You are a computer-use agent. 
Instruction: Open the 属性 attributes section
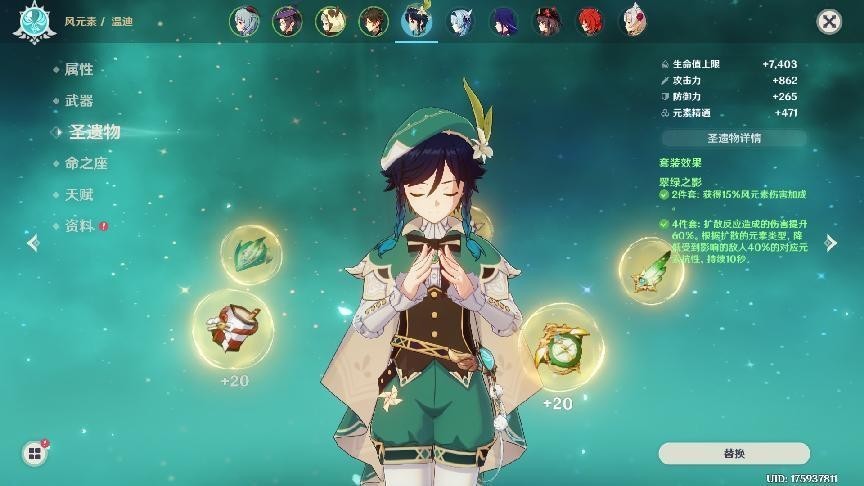click(79, 69)
